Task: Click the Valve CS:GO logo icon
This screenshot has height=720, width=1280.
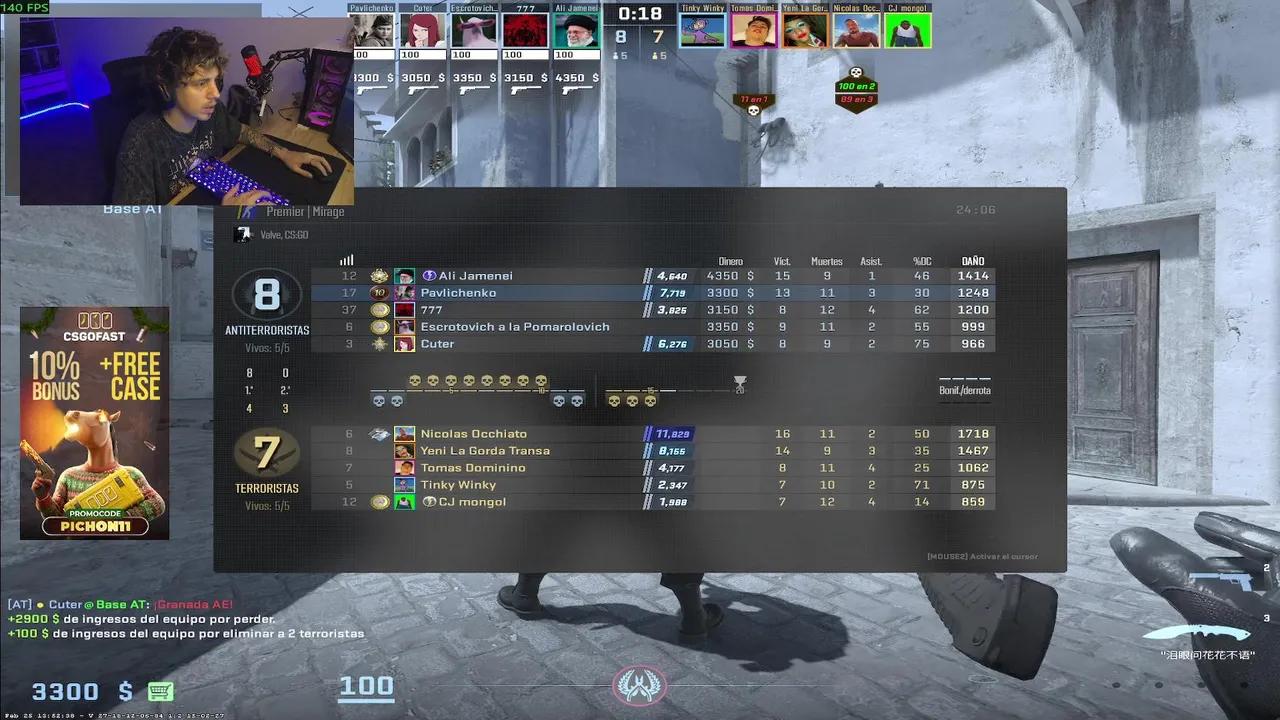Action: [243, 235]
